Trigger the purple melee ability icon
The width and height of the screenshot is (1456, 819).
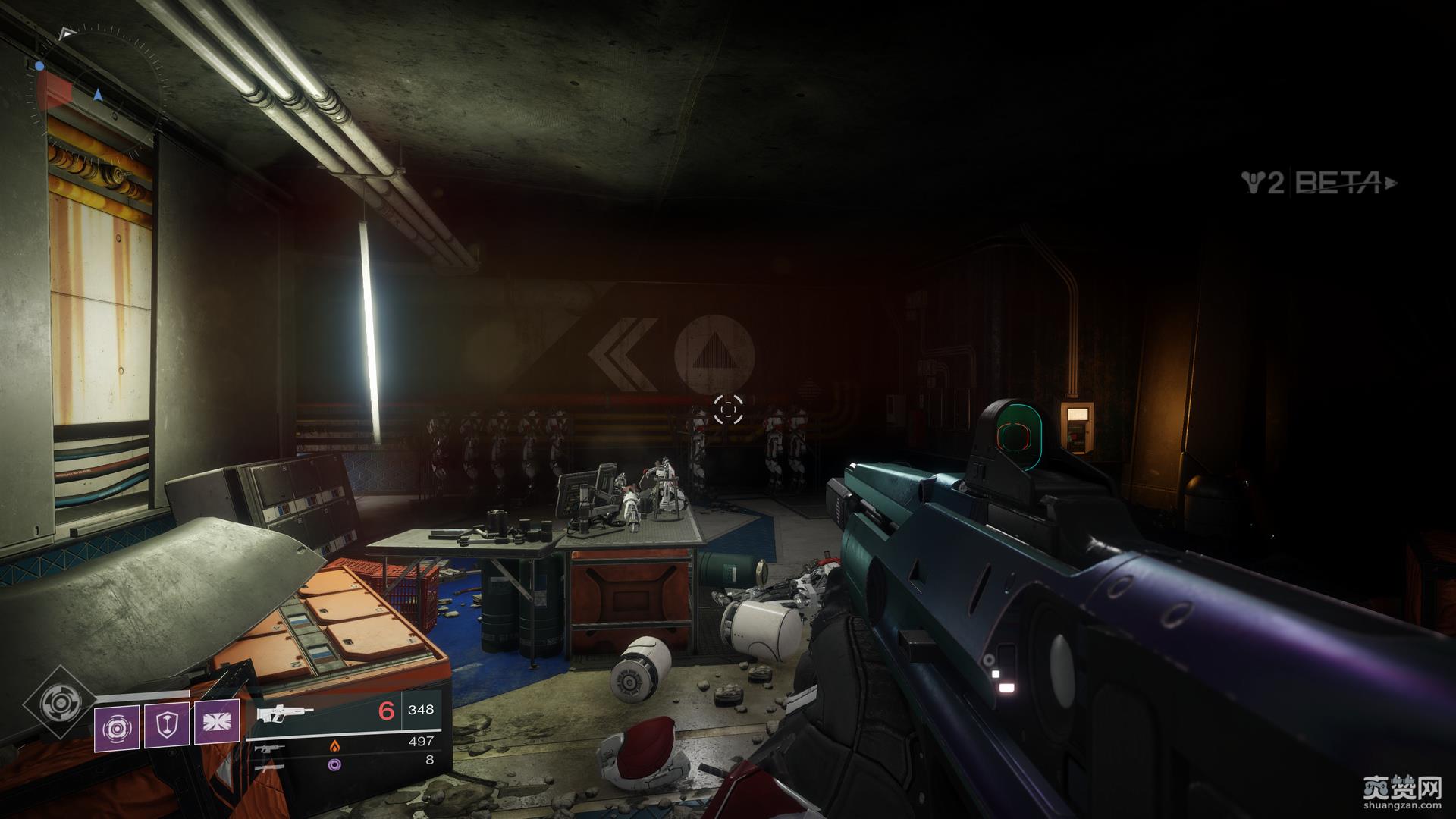(x=217, y=721)
